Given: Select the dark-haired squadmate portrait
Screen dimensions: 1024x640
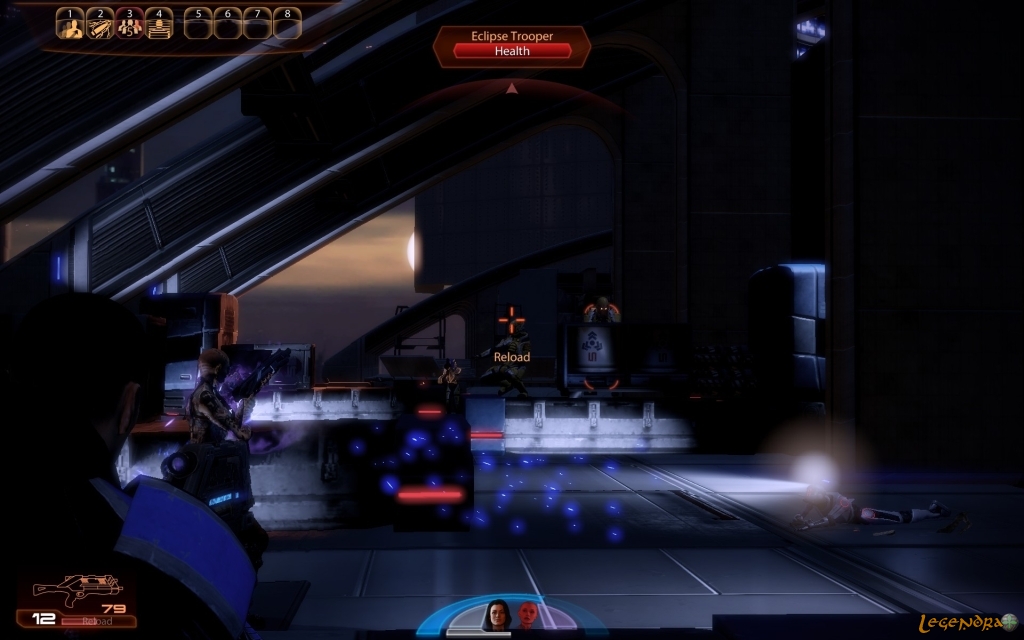Looking at the screenshot, I should [497, 613].
